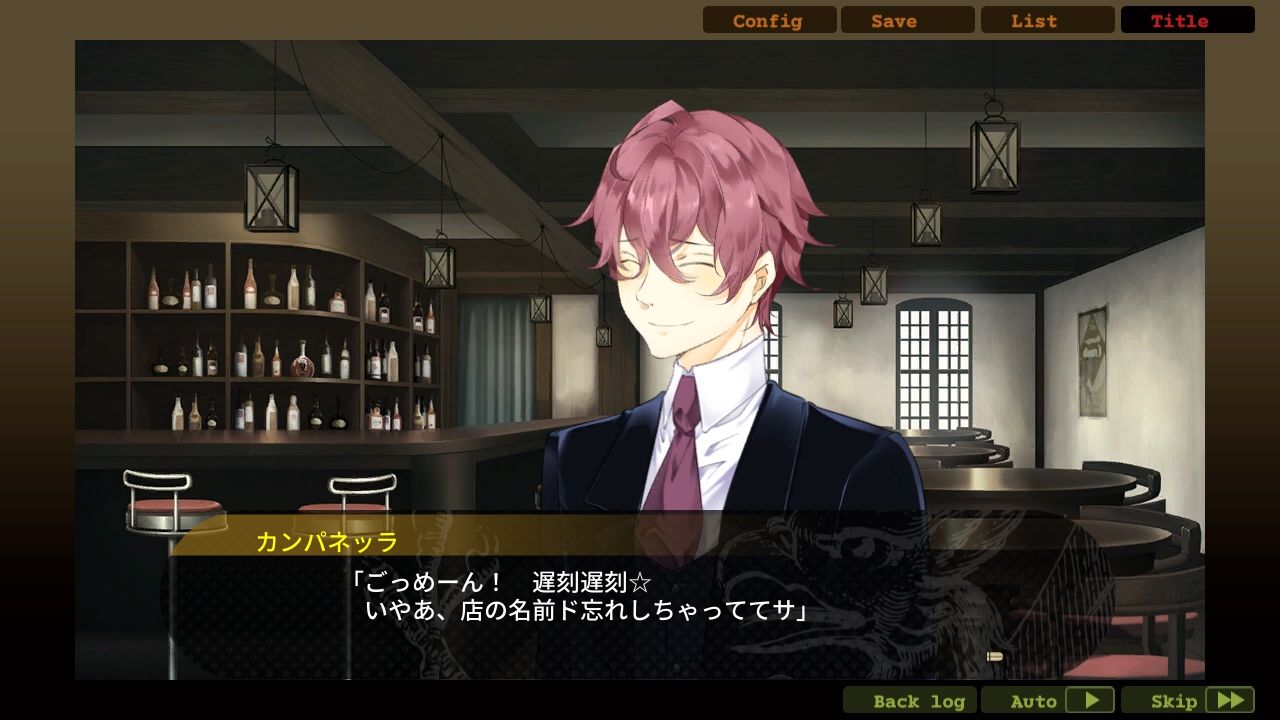Open the Config menu
This screenshot has height=720, width=1280.
768,20
